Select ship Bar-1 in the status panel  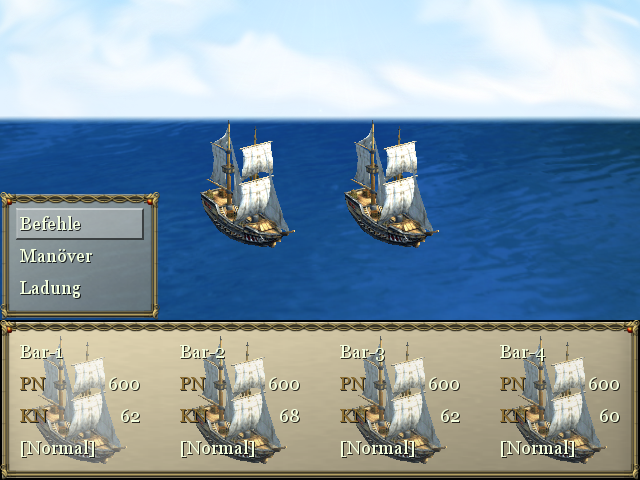coord(80,400)
